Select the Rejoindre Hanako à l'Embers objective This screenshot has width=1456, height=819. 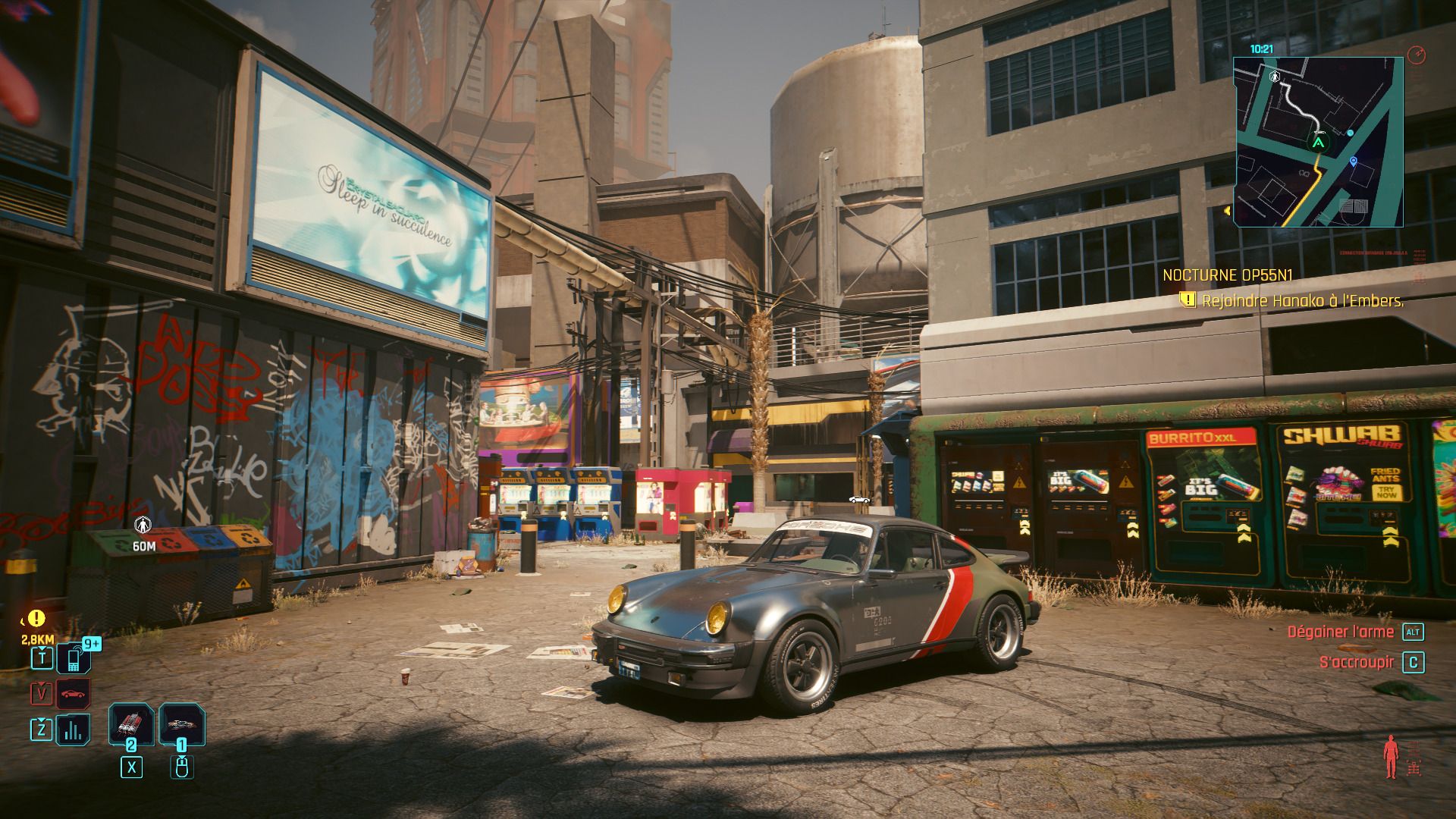(1302, 301)
